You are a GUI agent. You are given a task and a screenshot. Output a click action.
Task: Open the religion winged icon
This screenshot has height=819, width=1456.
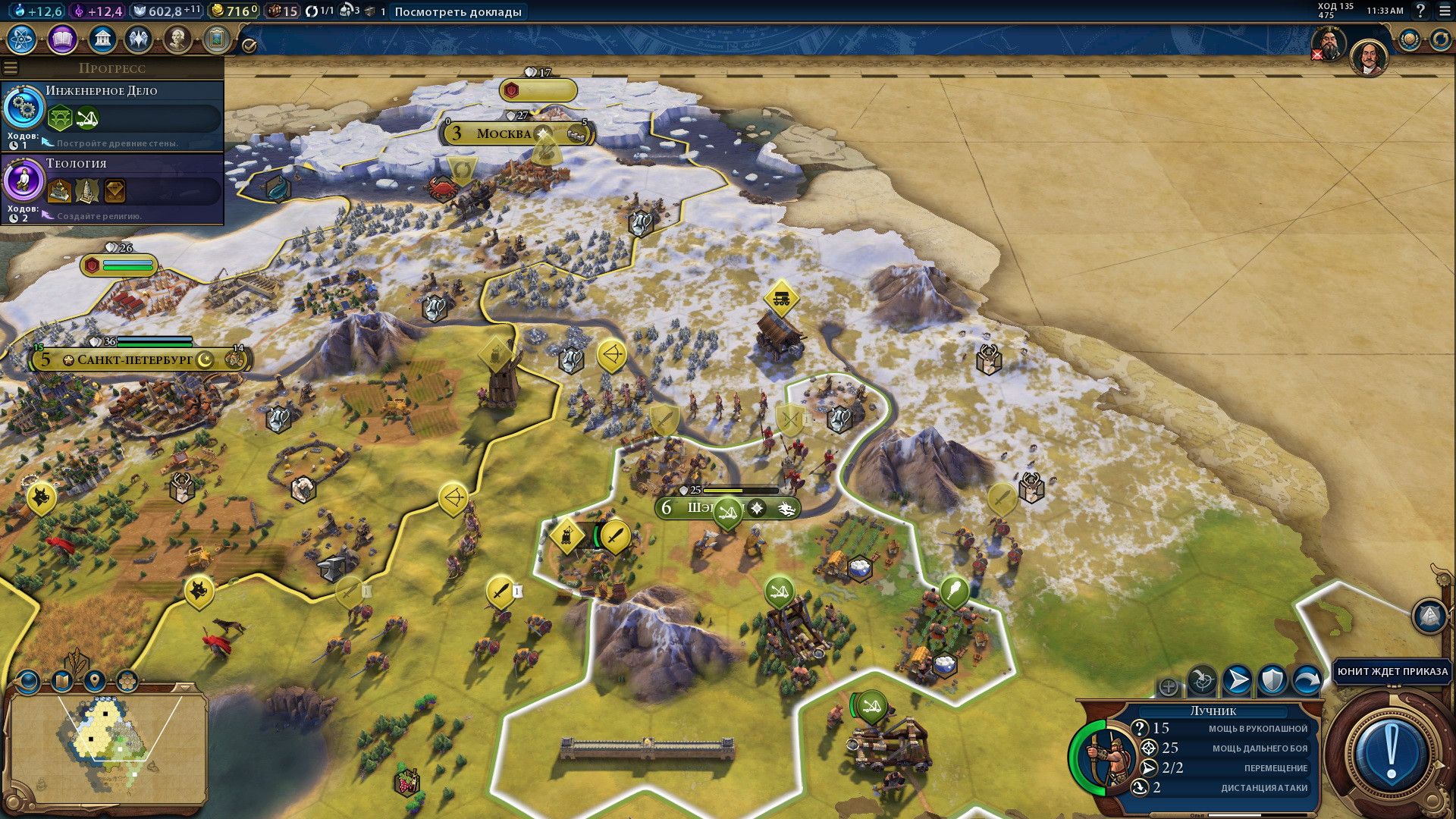(139, 39)
